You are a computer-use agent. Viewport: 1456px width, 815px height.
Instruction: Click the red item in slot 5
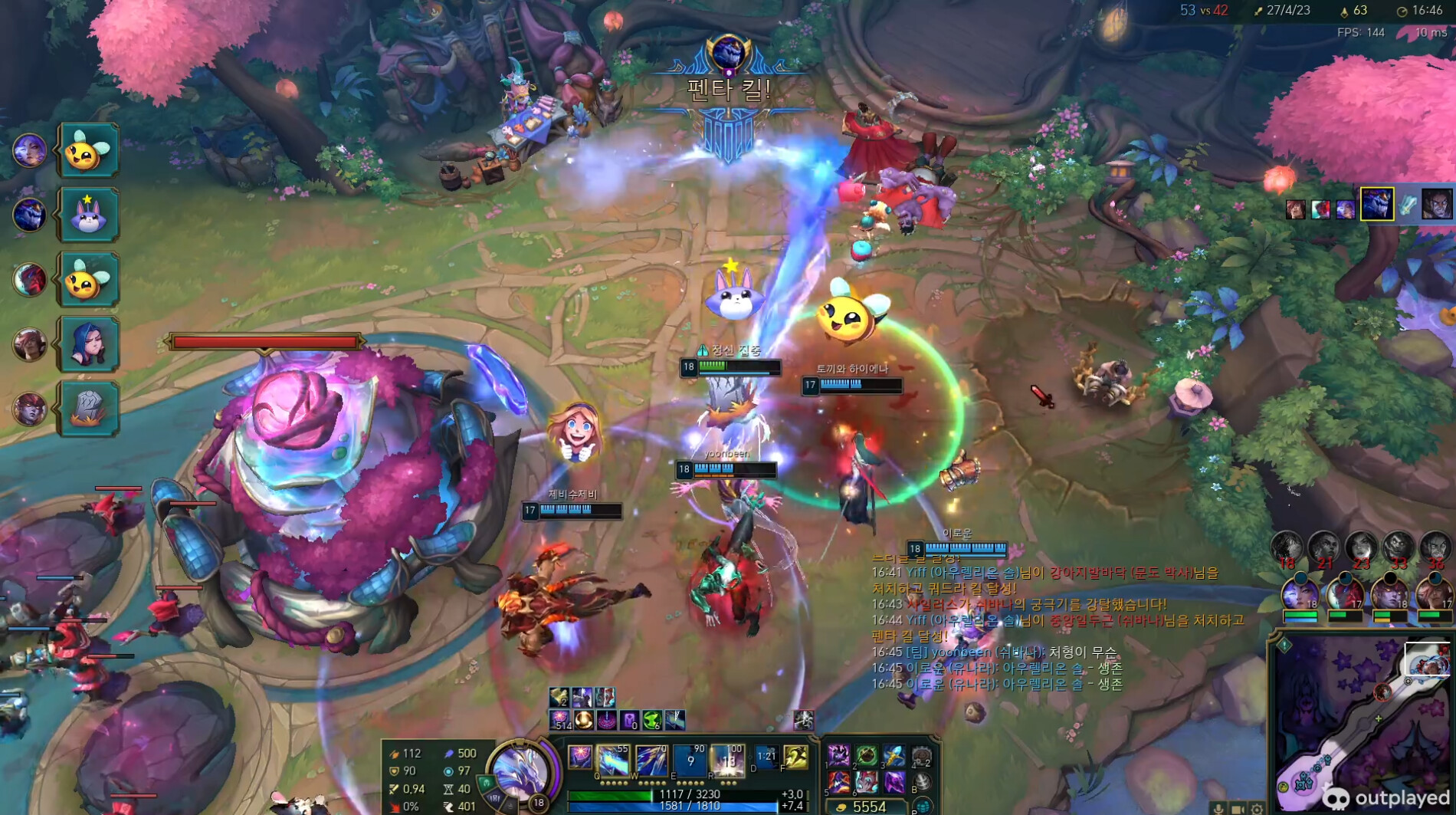coord(838,782)
